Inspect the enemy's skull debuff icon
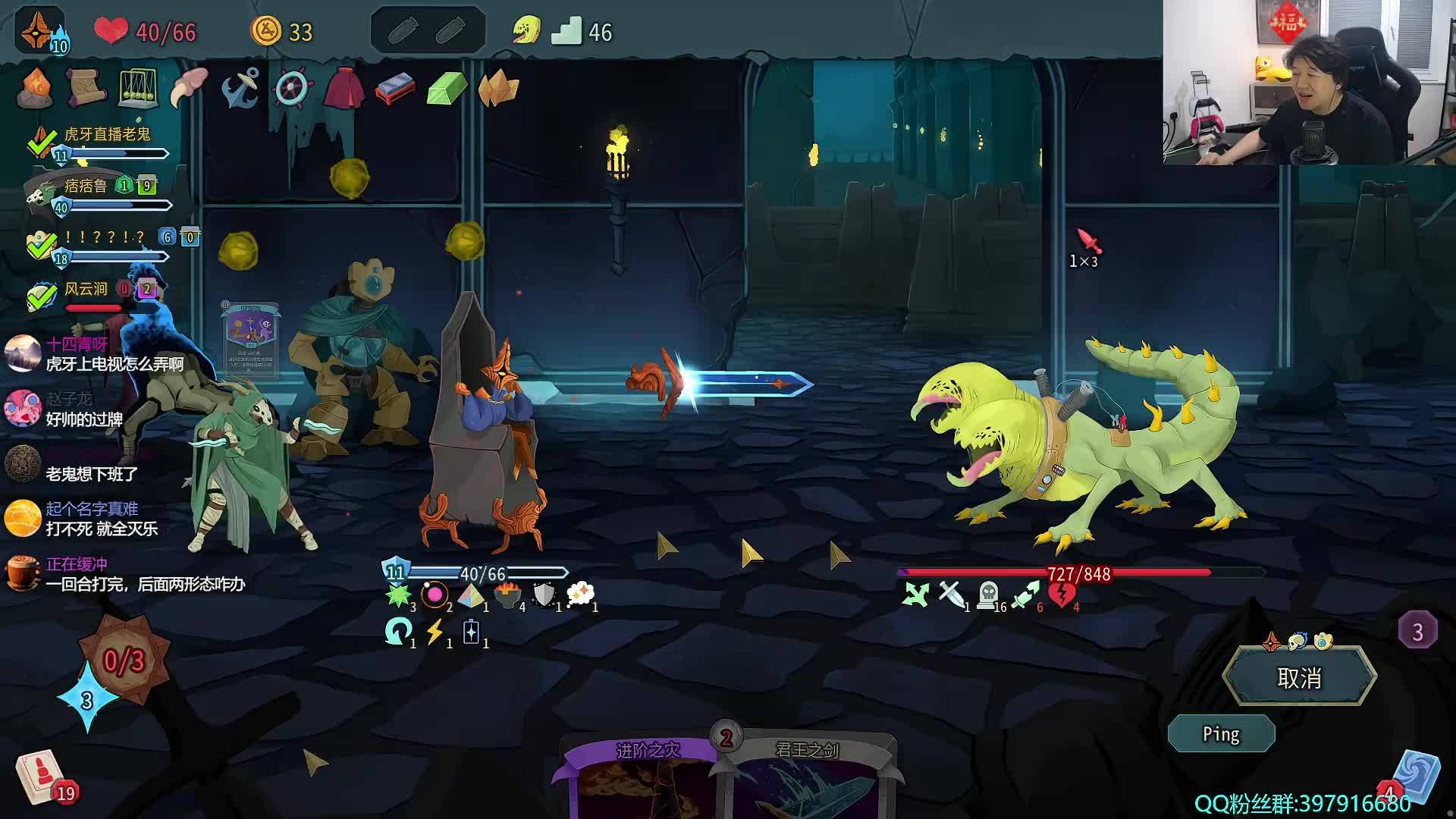Image resolution: width=1456 pixels, height=819 pixels. [x=987, y=595]
